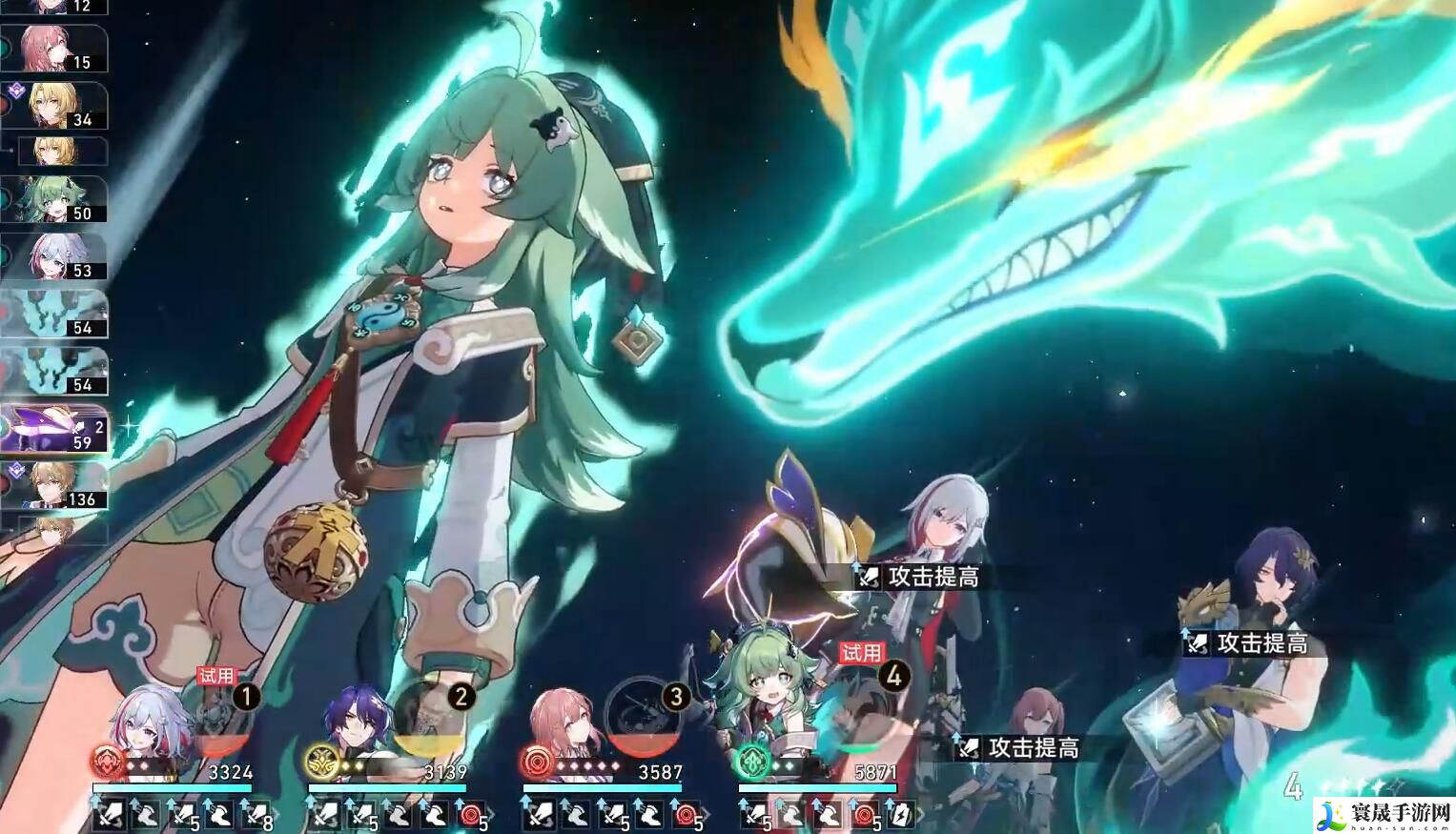
Task: View the green-haired turn order entry at 50
Action: [57, 200]
